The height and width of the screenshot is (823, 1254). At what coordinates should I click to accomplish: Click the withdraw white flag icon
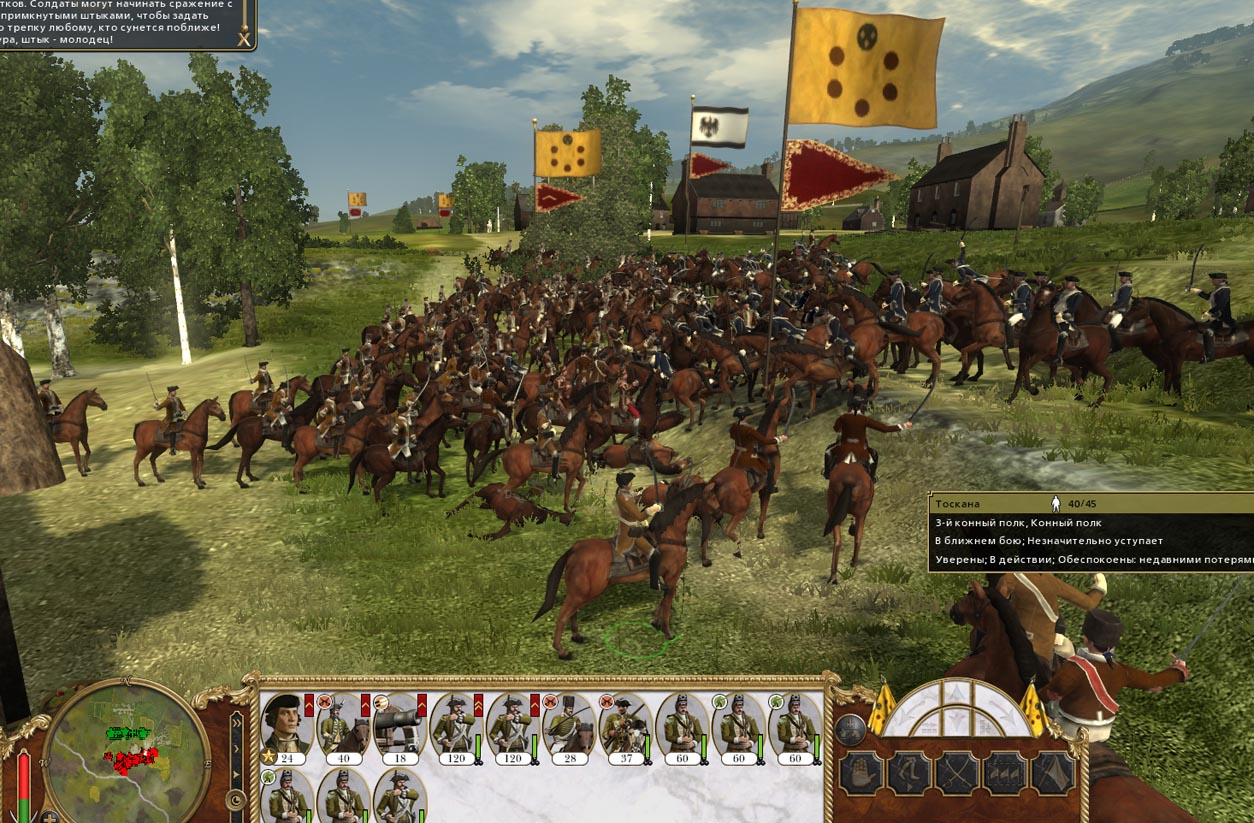coord(1053,773)
